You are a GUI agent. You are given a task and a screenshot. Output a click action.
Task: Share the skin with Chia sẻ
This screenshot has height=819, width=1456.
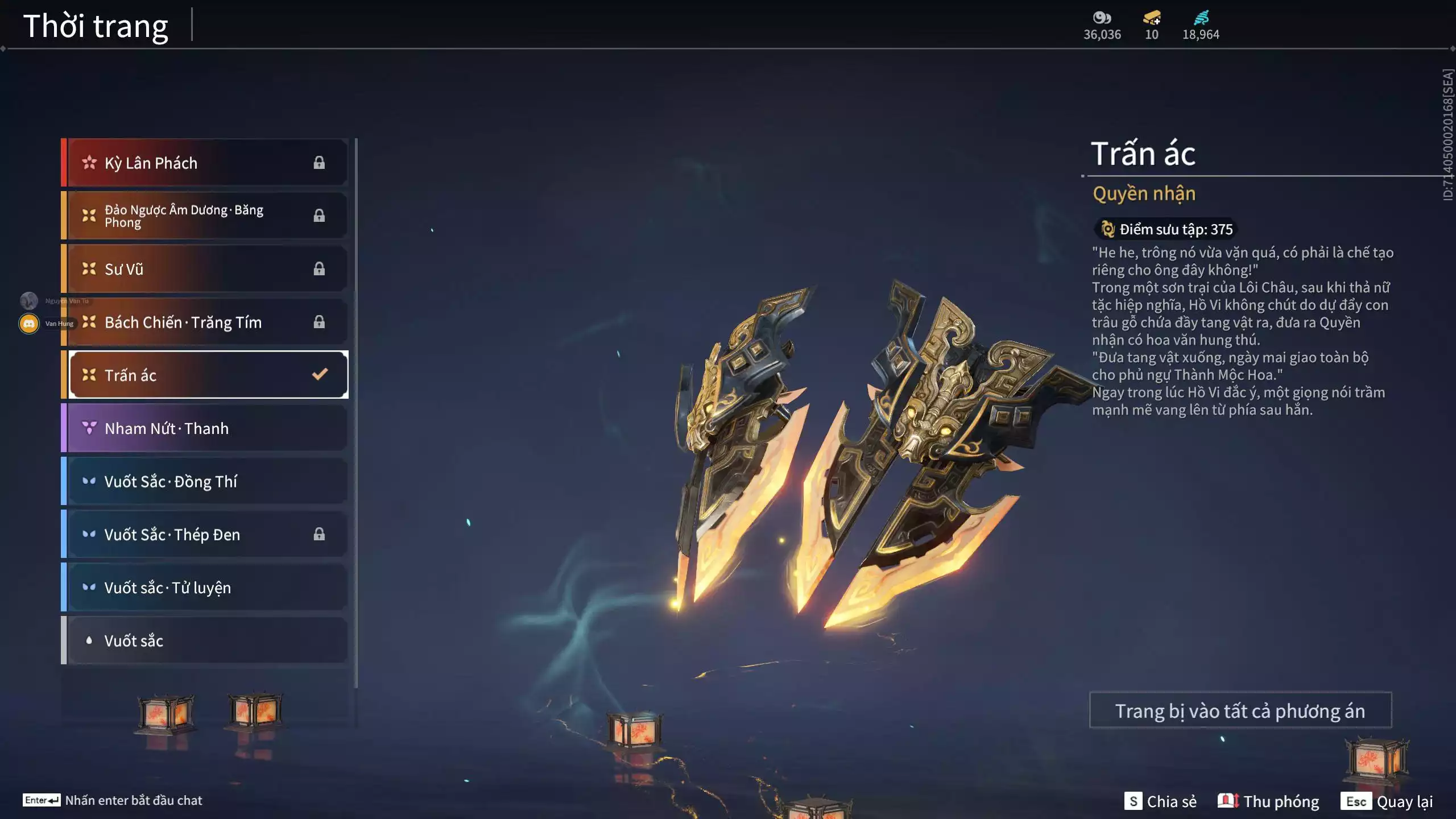[1160, 801]
